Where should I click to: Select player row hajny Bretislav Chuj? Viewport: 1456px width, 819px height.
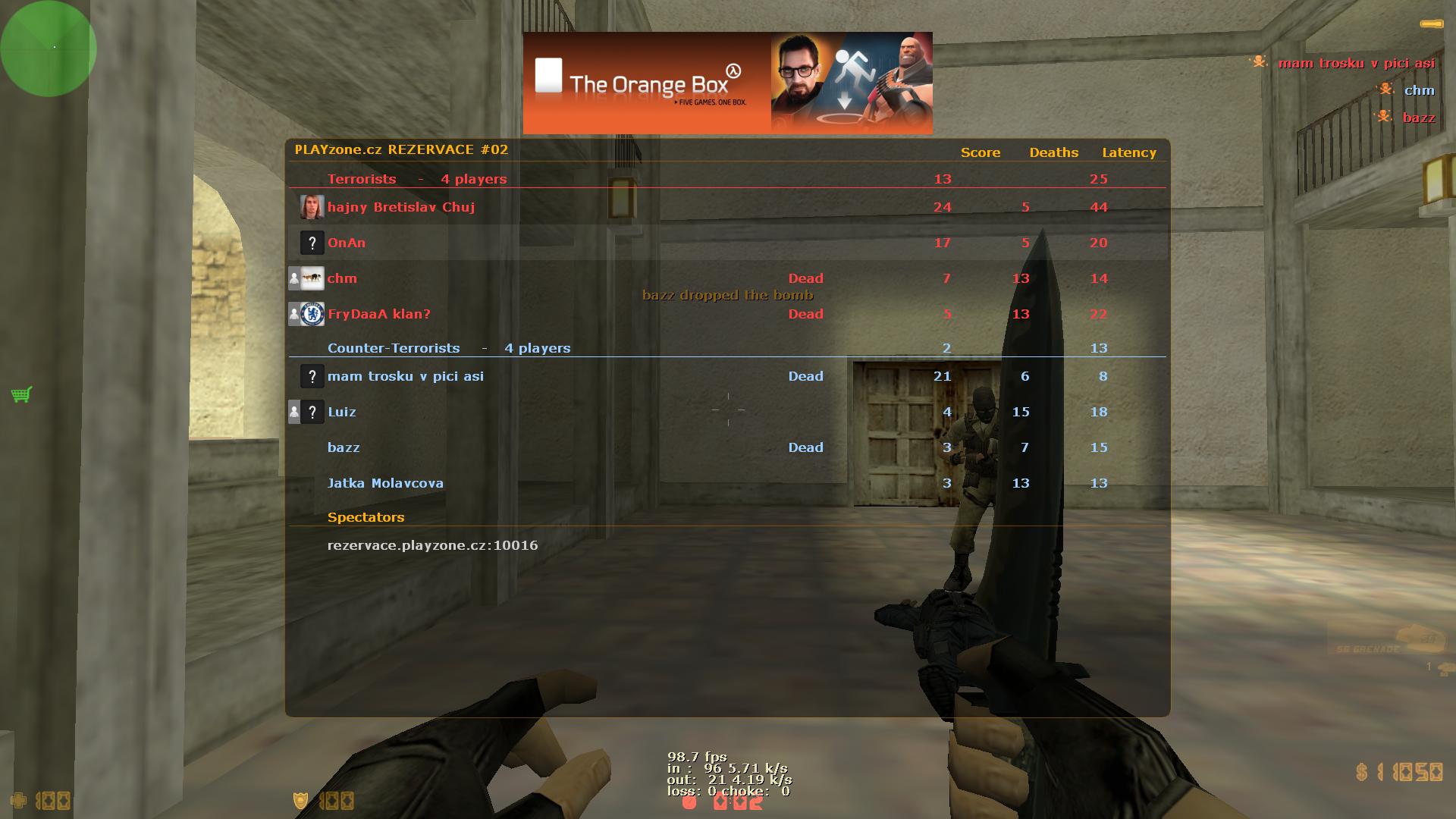click(401, 207)
